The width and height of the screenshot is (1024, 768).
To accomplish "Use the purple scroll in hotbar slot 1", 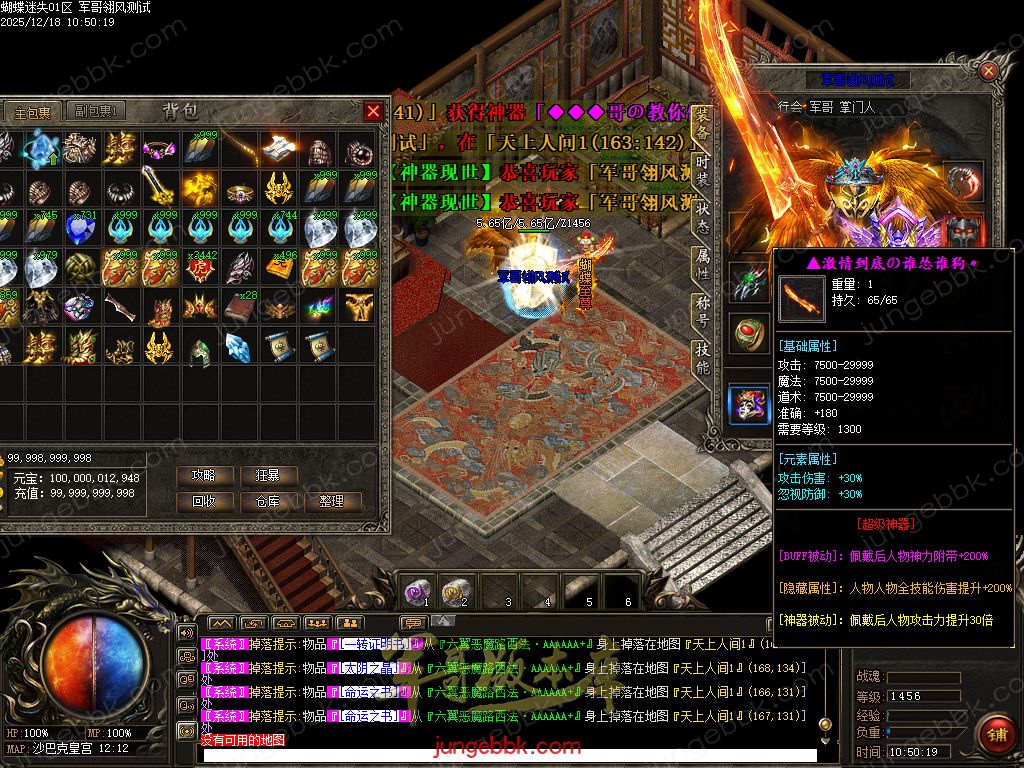I will point(418,591).
